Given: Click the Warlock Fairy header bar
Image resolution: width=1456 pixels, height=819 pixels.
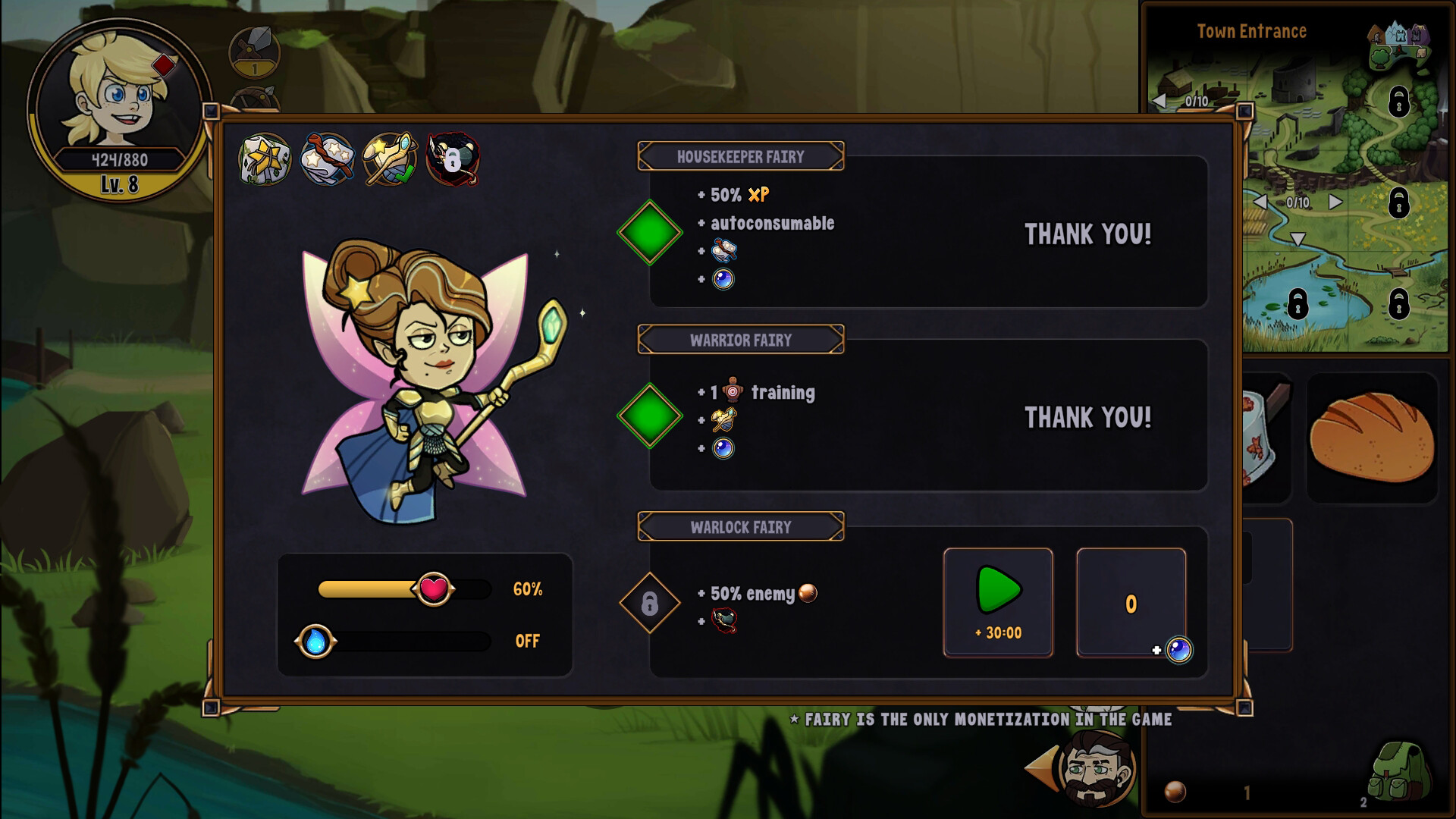Looking at the screenshot, I should [741, 526].
